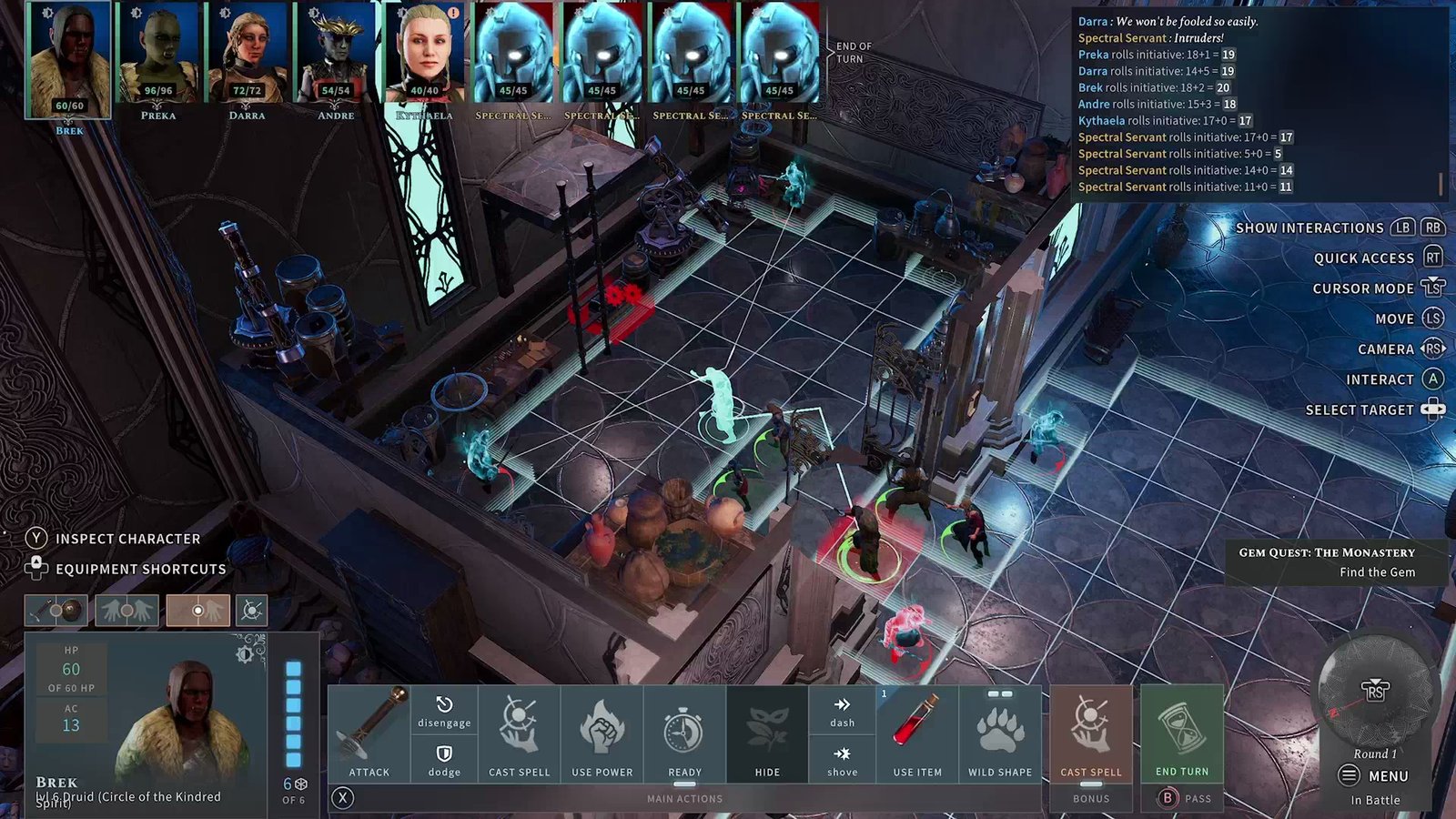Open the Cast Spell main action

[x=519, y=733]
